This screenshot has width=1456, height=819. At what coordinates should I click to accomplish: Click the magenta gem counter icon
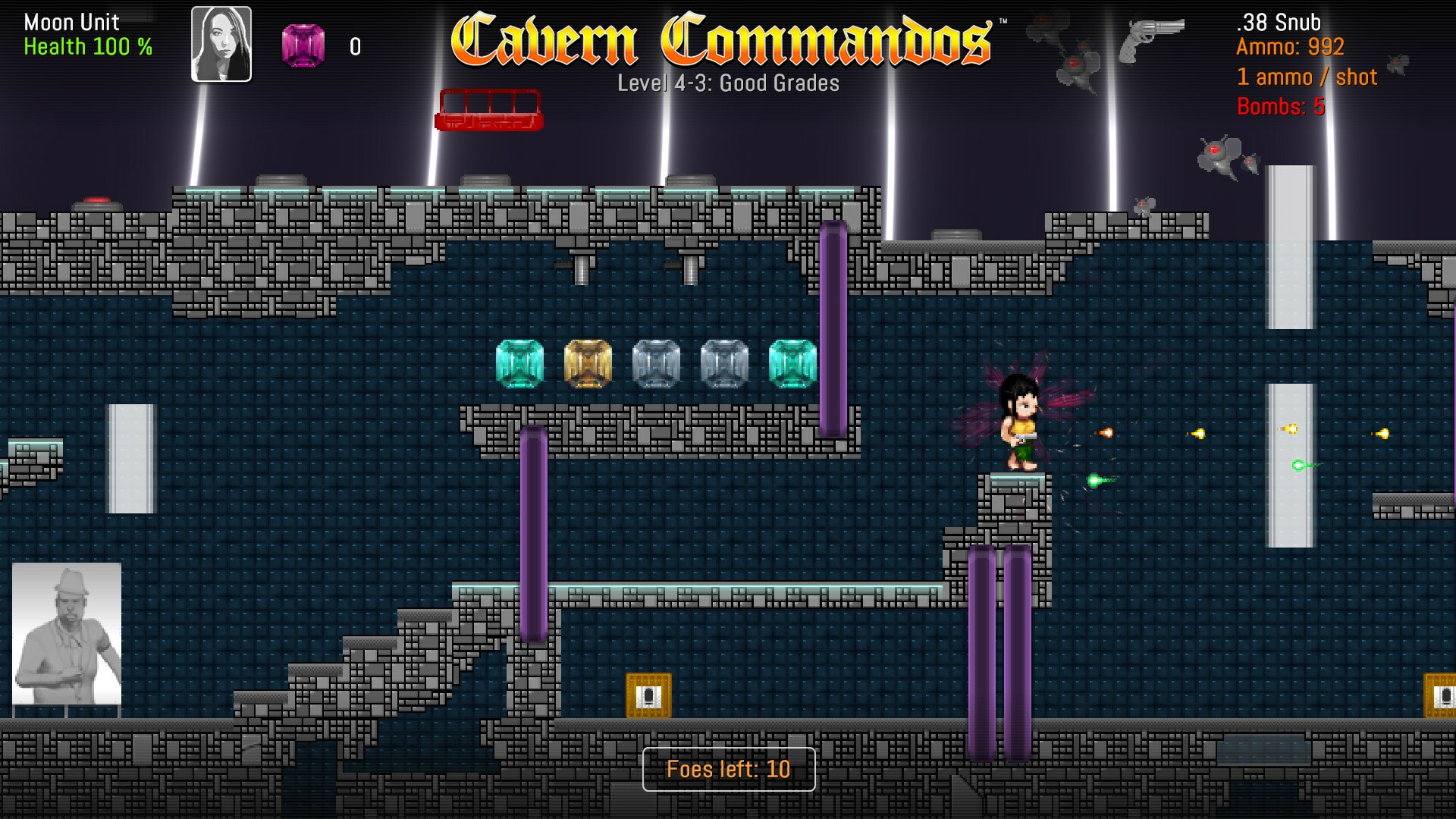[x=303, y=45]
